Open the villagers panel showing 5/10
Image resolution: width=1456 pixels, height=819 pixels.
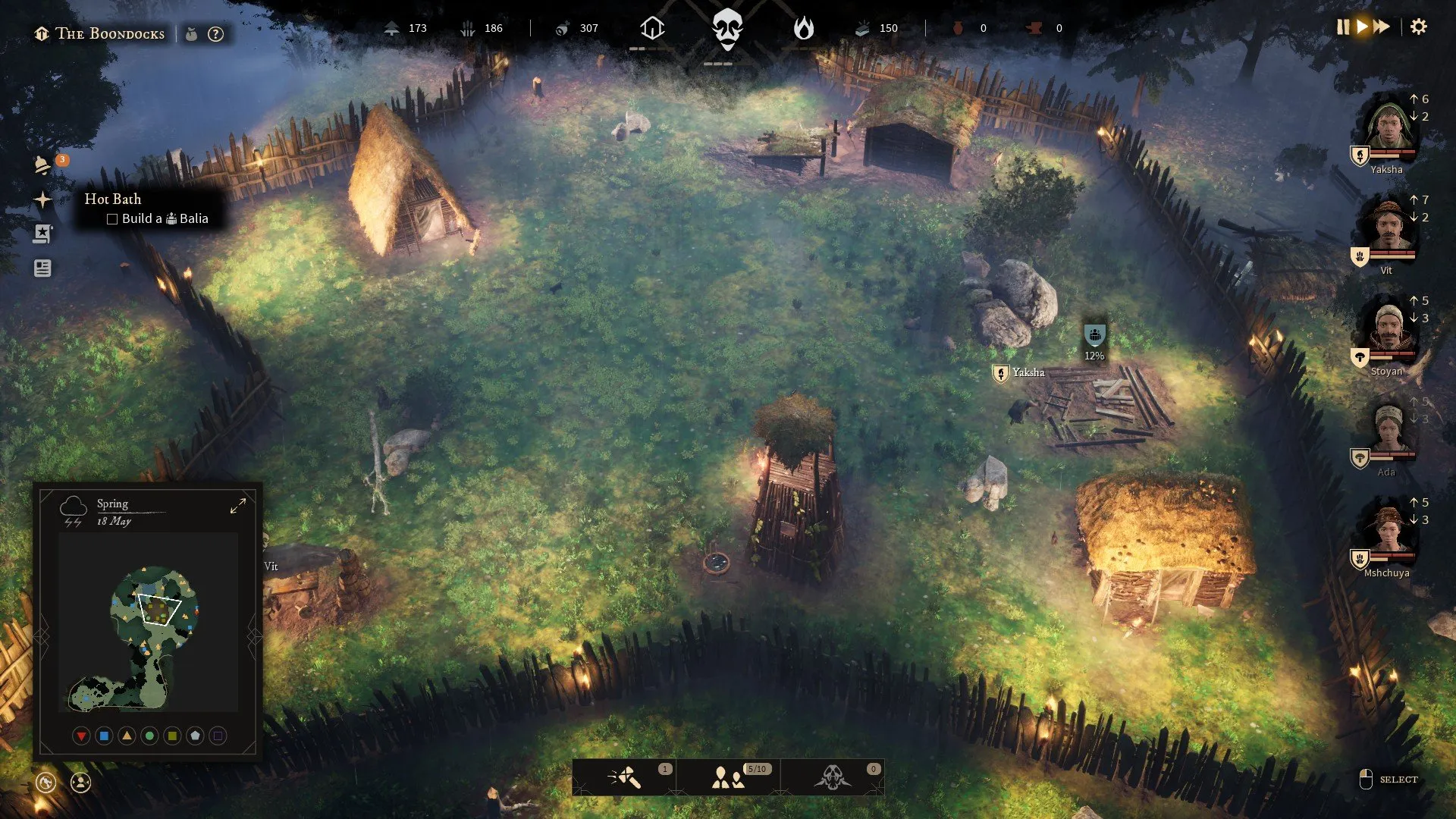point(728,777)
